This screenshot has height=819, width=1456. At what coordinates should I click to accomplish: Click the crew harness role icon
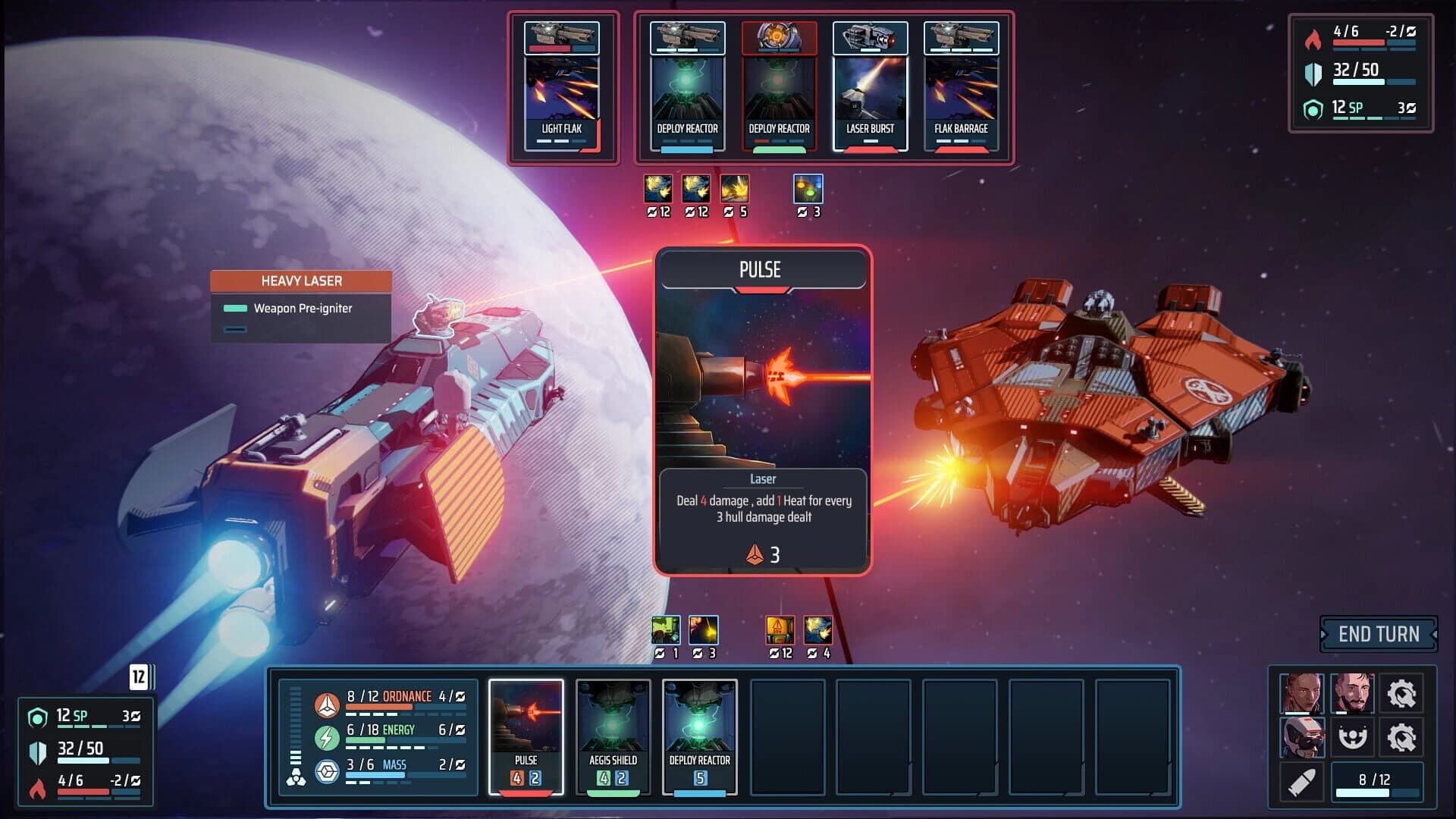click(x=1352, y=736)
